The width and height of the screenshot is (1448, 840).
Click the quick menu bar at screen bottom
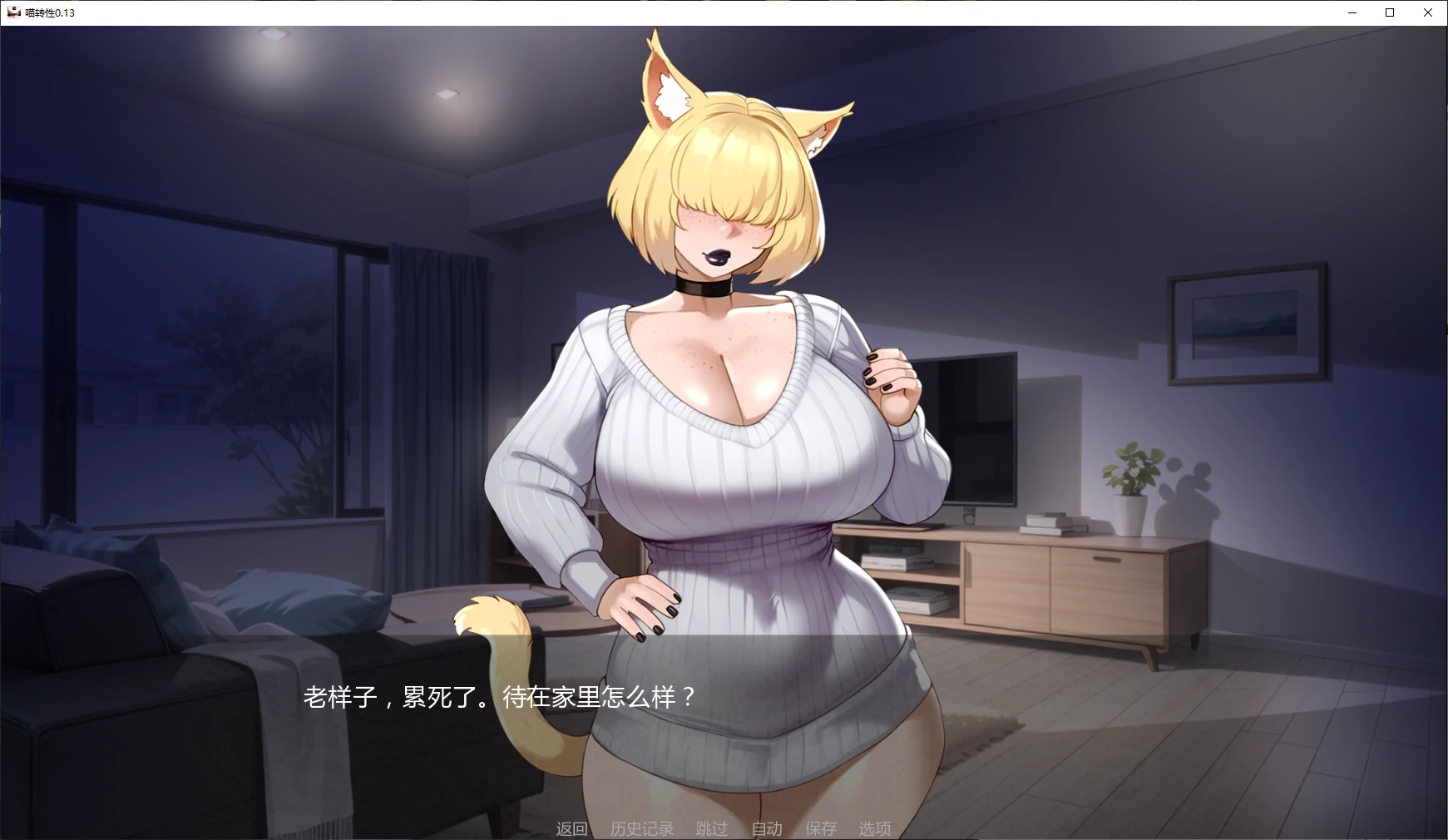[x=724, y=828]
